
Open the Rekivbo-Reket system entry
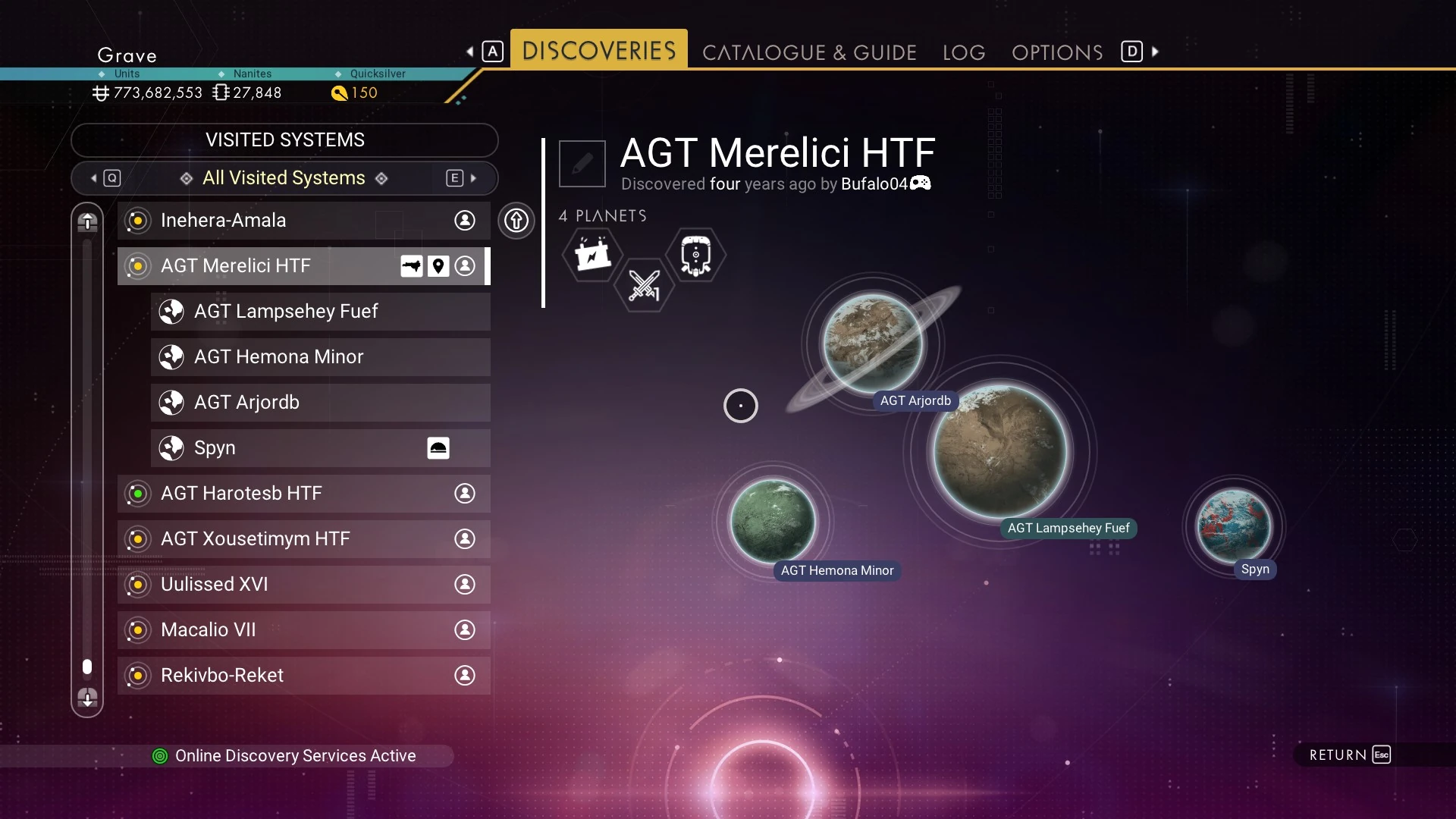tap(303, 676)
